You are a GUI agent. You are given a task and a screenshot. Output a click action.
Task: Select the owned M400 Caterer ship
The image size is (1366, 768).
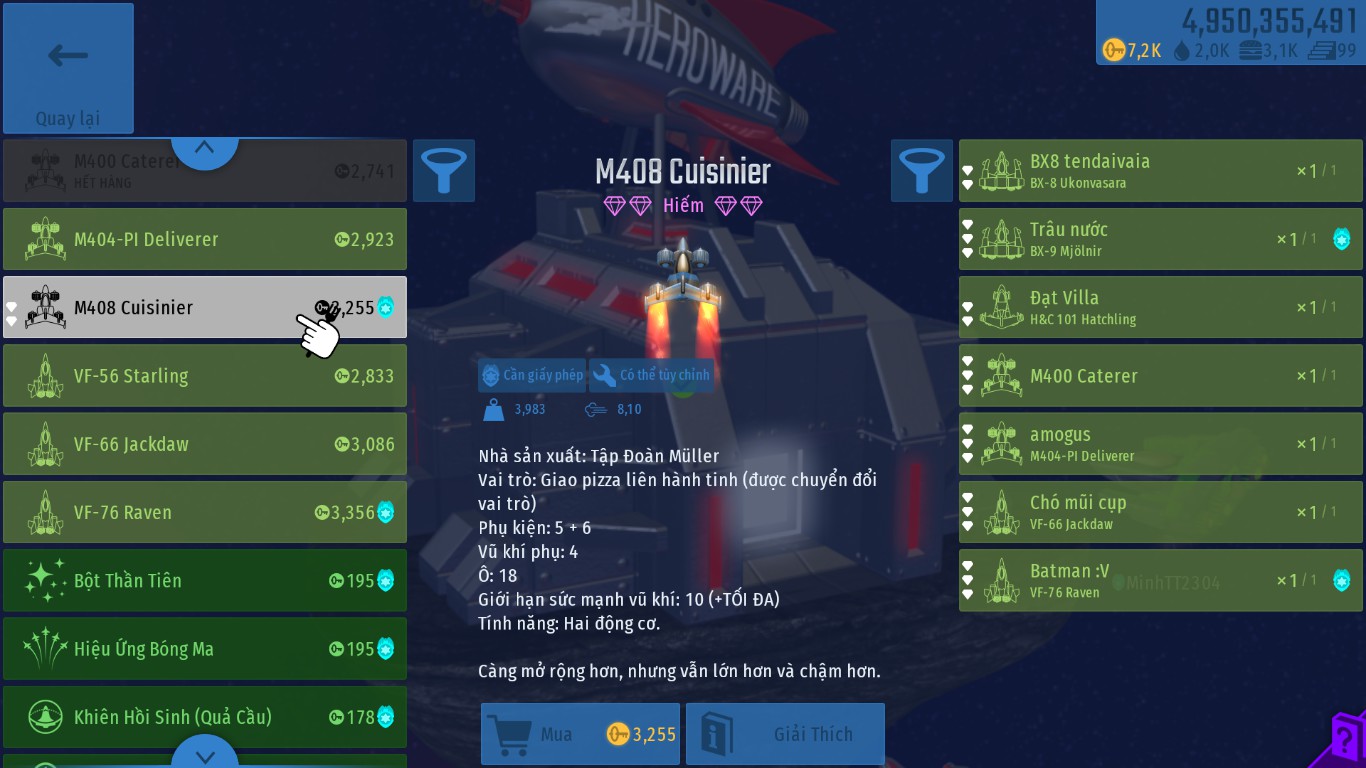1160,376
